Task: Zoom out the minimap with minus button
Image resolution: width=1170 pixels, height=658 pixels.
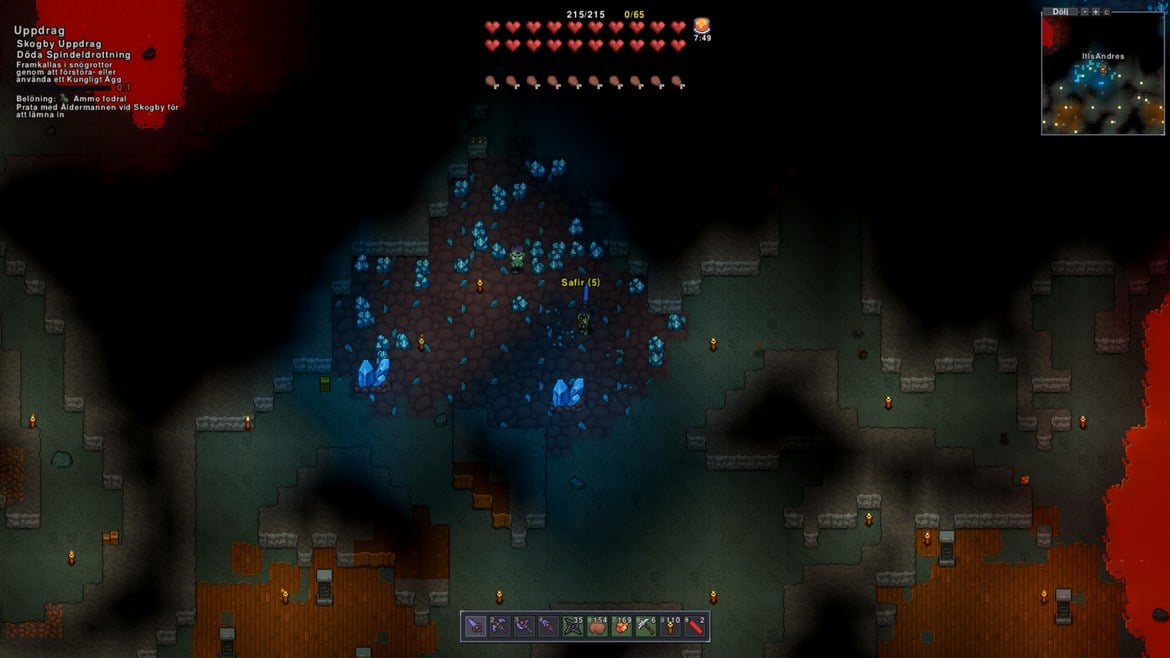Action: coord(1084,12)
